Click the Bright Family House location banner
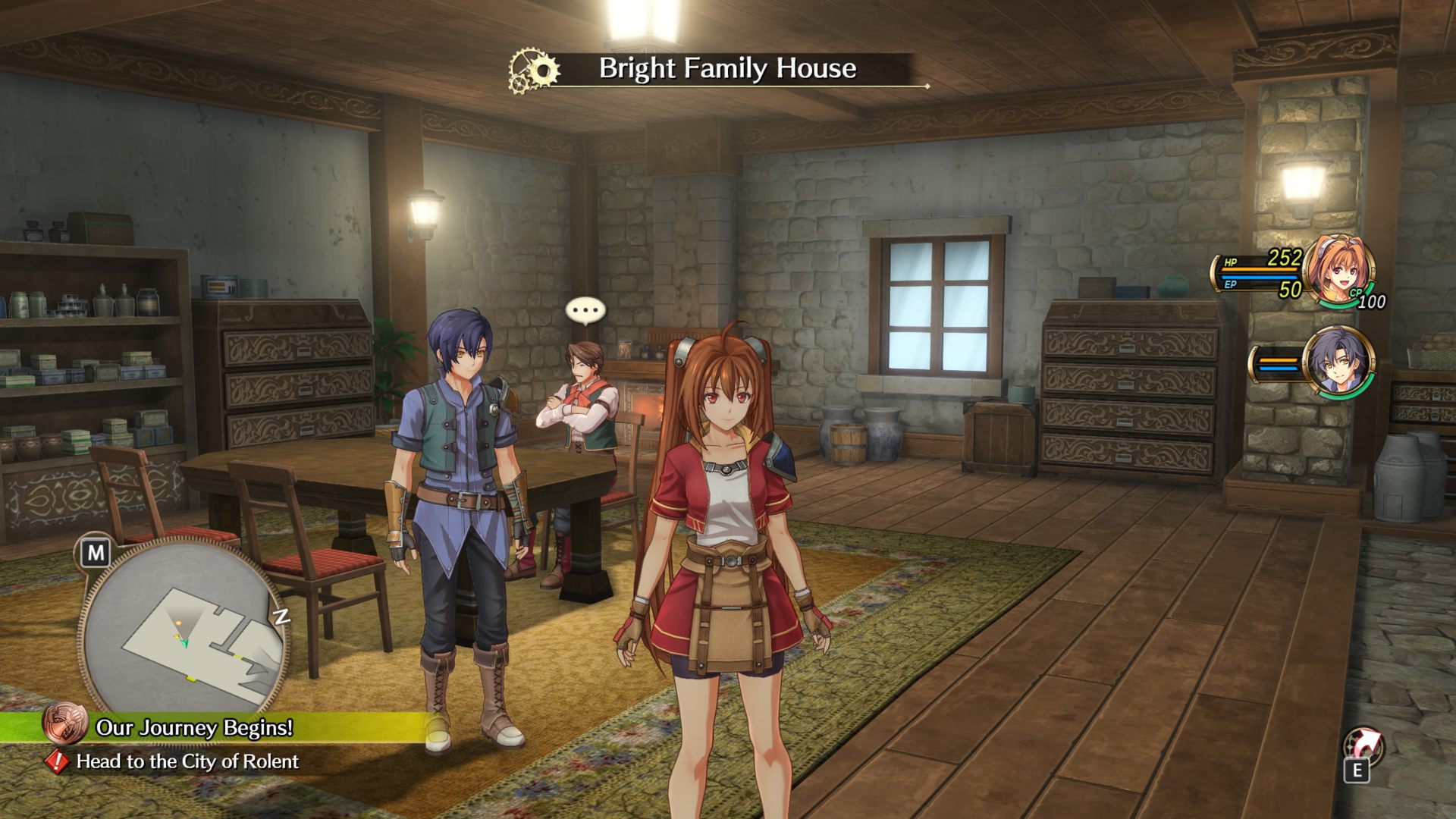 coord(726,69)
